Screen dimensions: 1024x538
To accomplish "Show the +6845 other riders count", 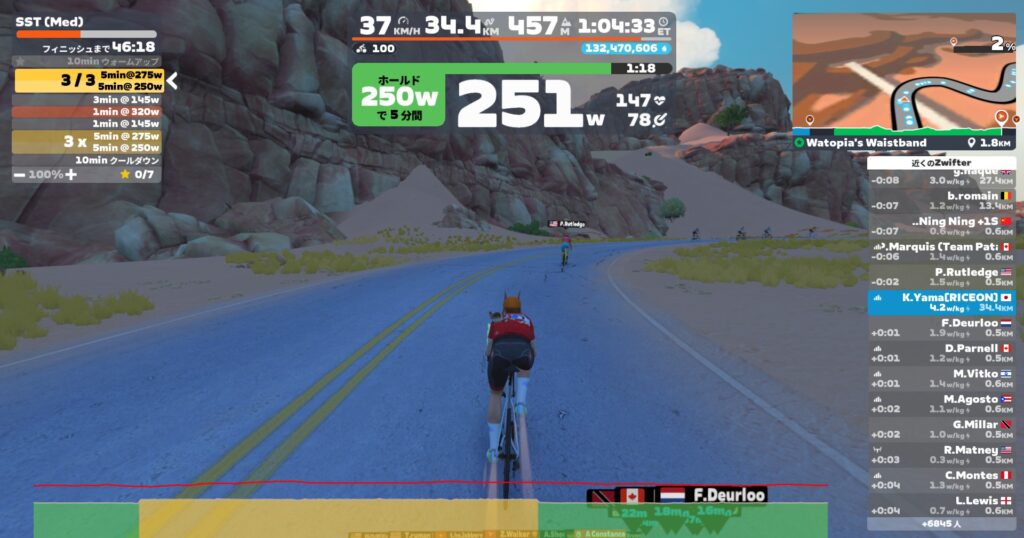I will click(x=941, y=523).
